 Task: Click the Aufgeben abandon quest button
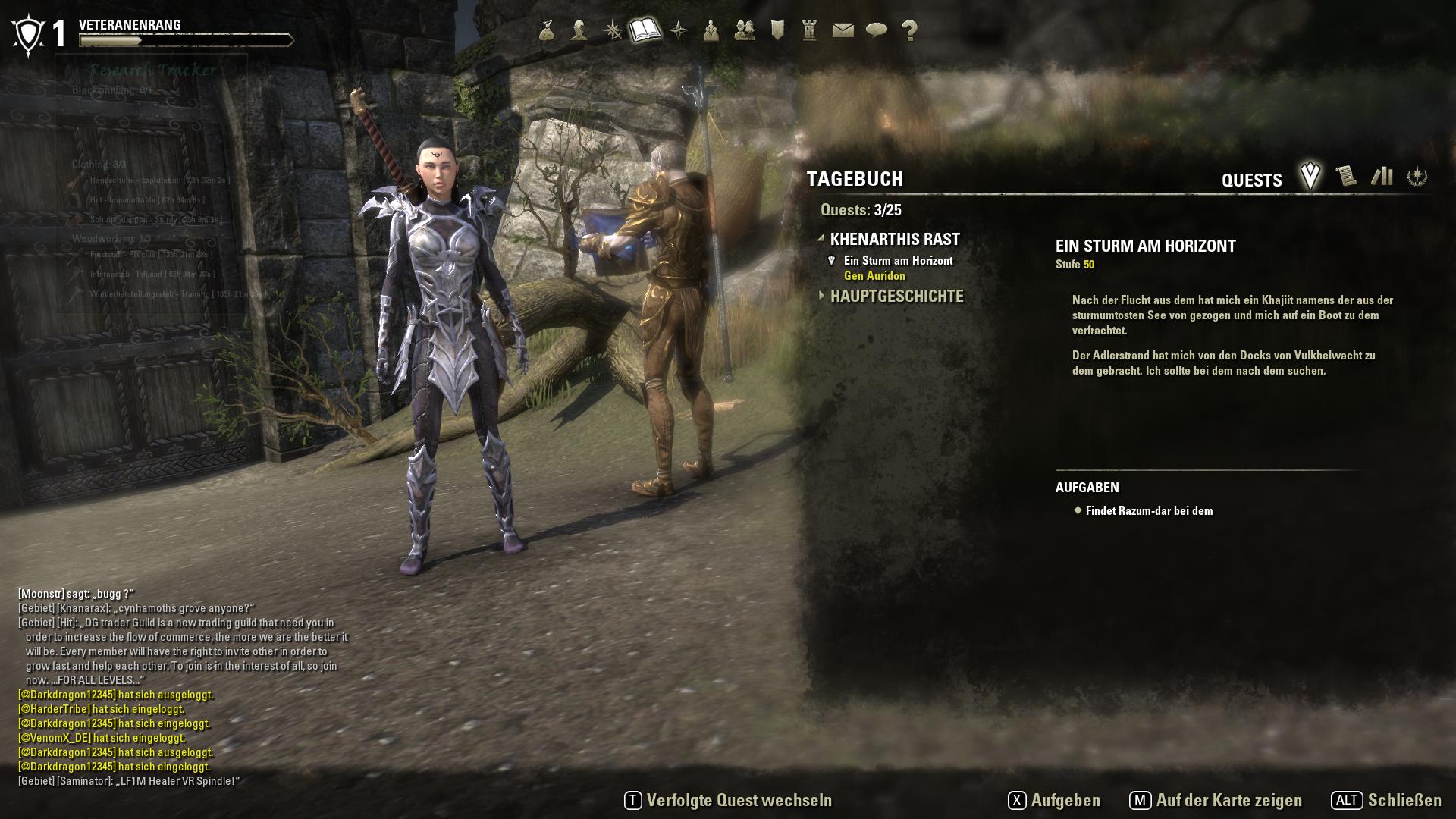pos(1055,801)
